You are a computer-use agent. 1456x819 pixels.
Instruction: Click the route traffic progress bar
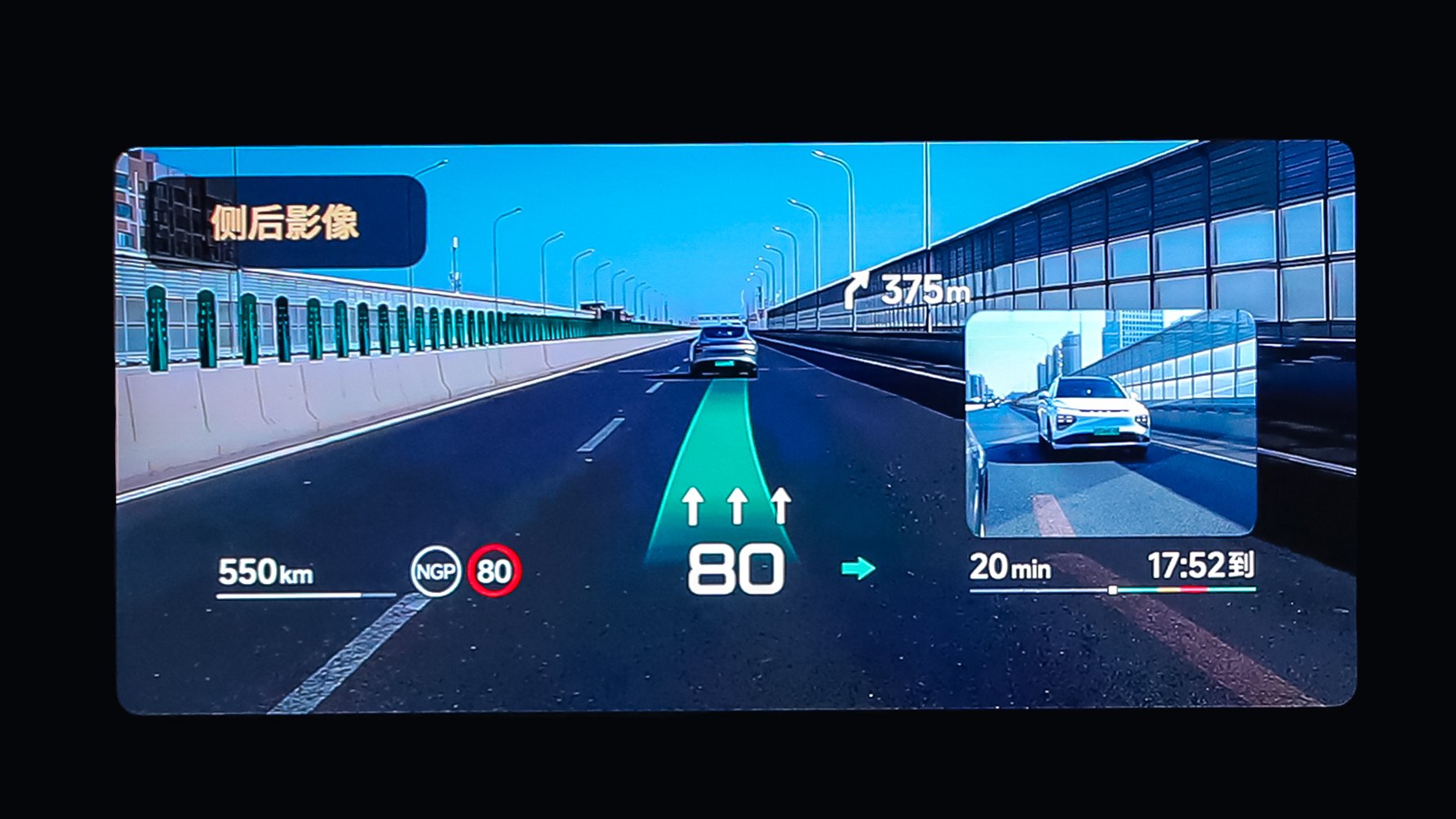[1112, 589]
